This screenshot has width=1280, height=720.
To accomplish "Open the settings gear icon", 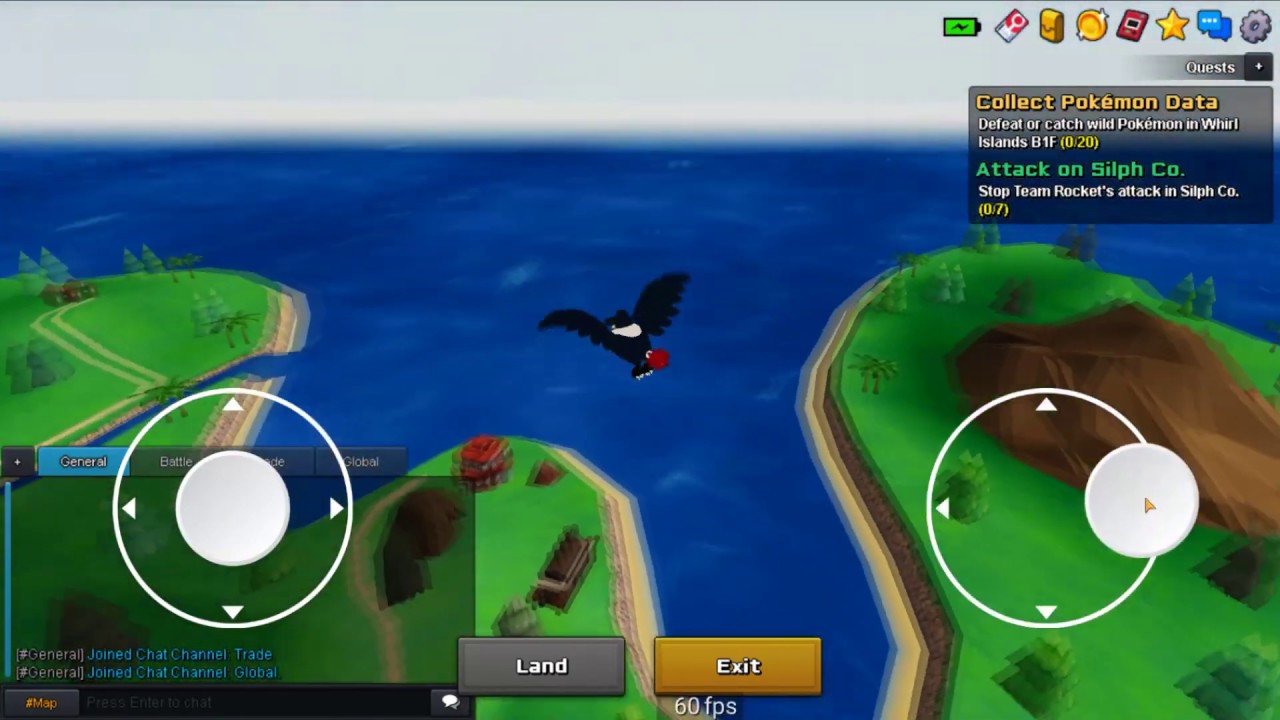I will click(1255, 27).
